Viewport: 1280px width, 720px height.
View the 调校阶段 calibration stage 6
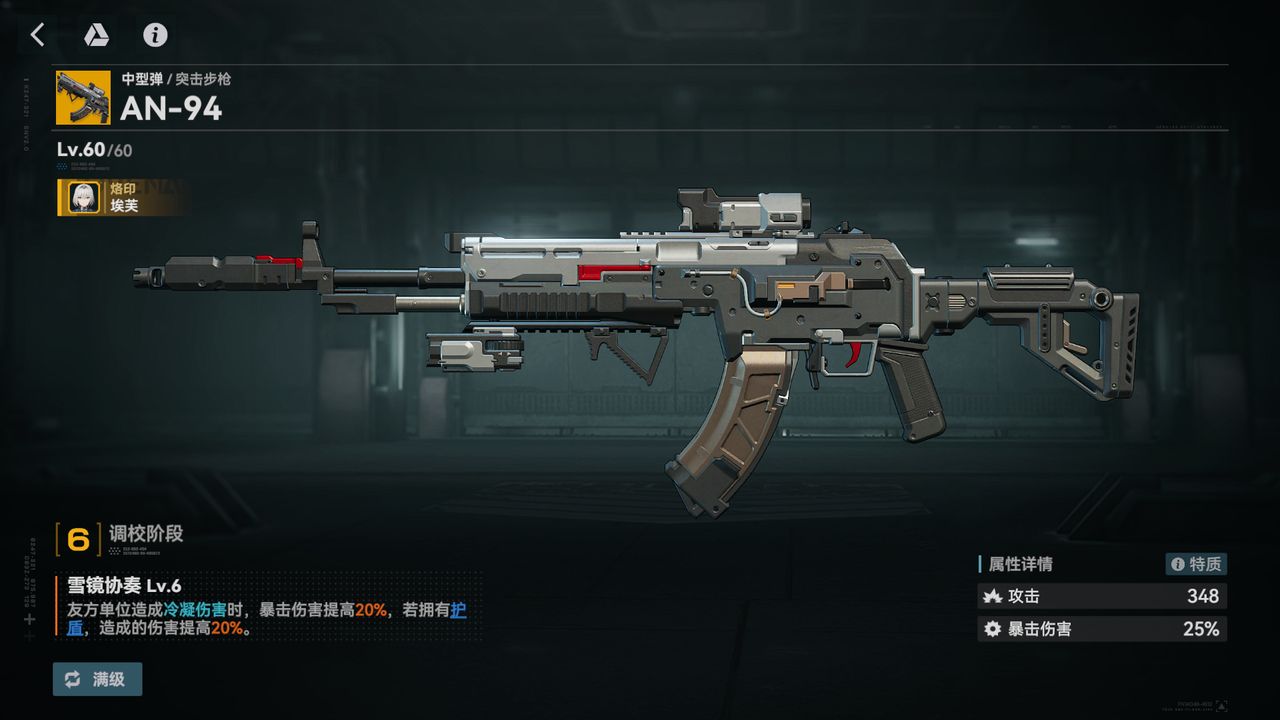(79, 538)
